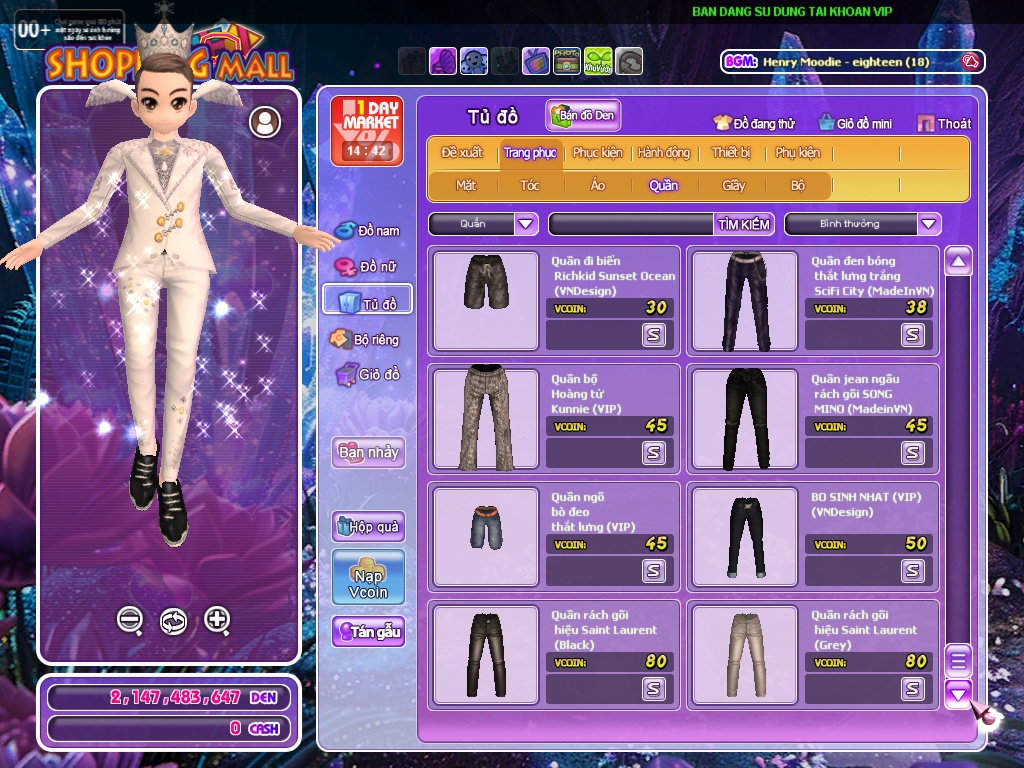Screen dimensions: 1024x768
Task: Click the TÌM KIẾM search button
Action: [x=744, y=224]
